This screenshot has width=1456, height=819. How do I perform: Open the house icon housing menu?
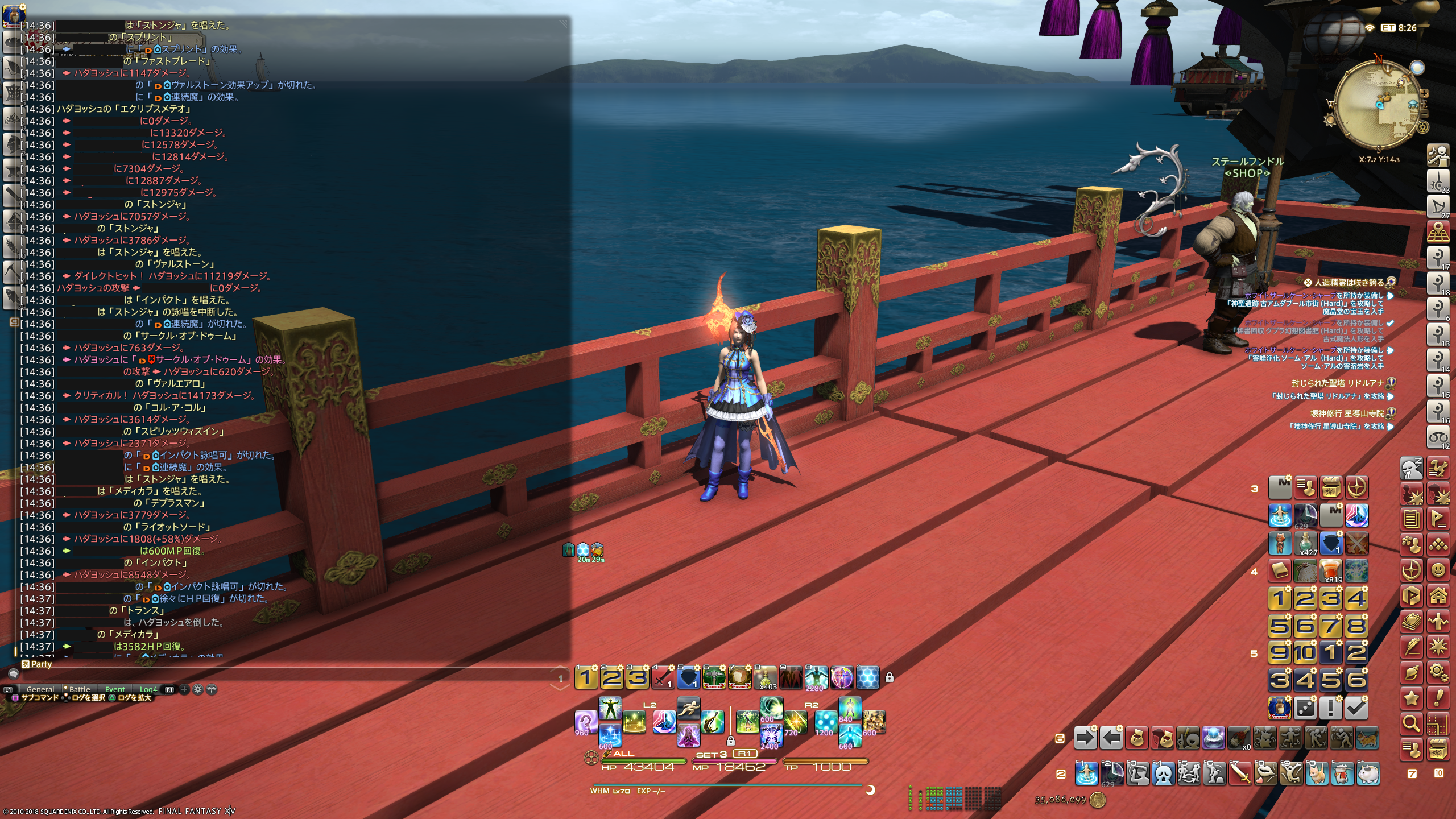[x=1438, y=595]
